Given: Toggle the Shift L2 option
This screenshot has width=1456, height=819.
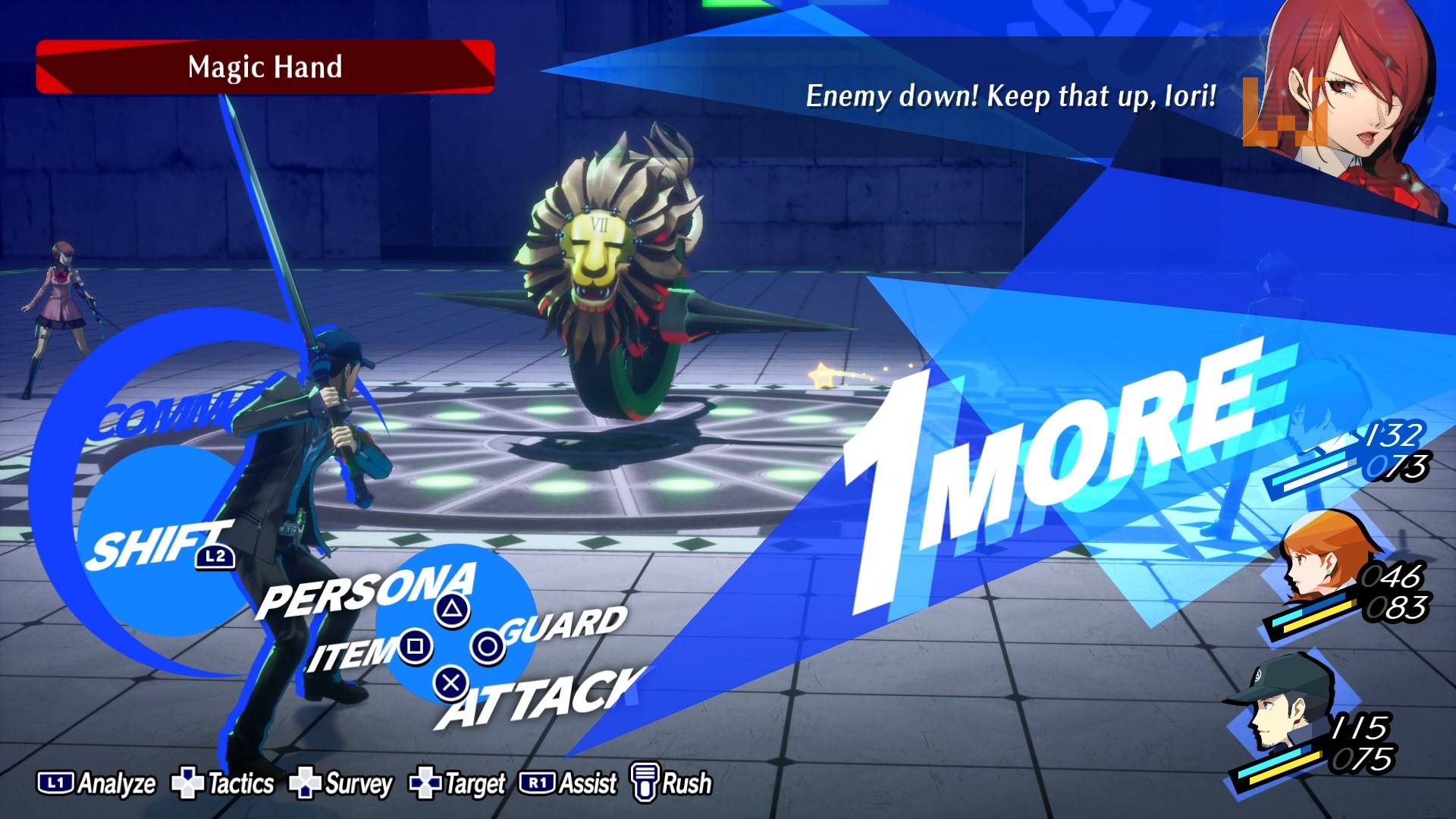Looking at the screenshot, I should coord(159,546).
